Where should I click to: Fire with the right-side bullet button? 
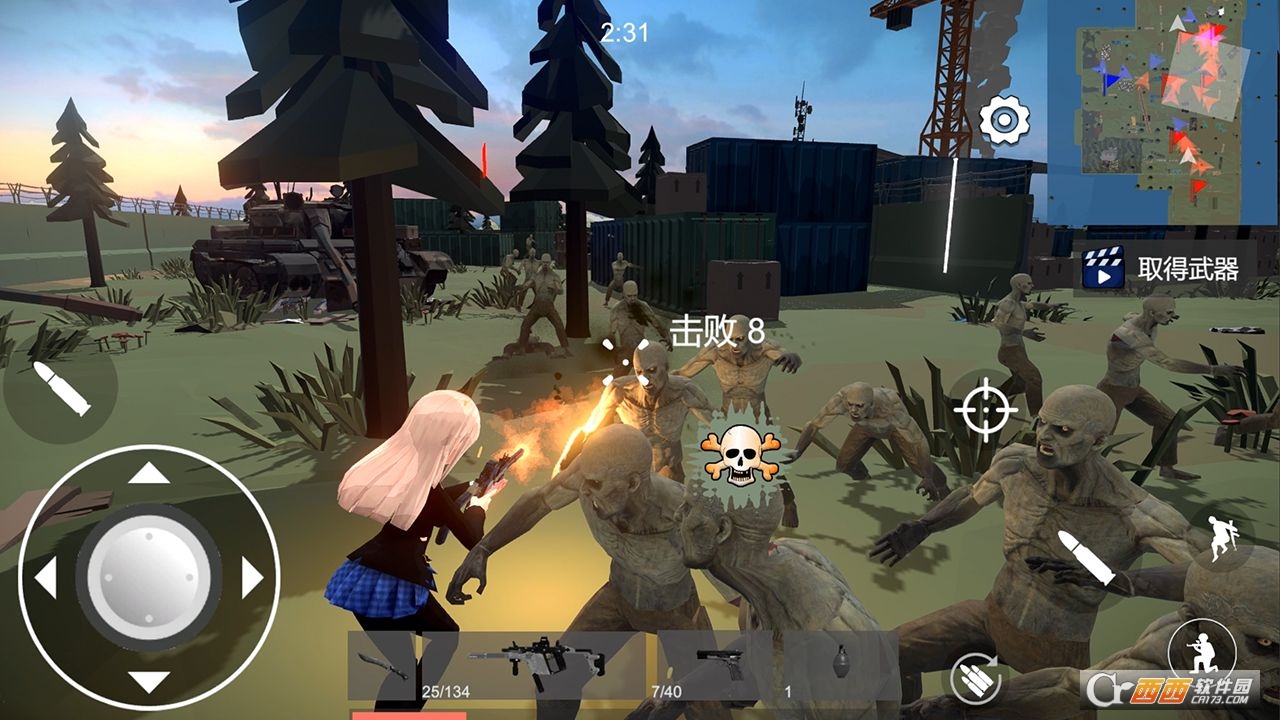(x=1086, y=558)
